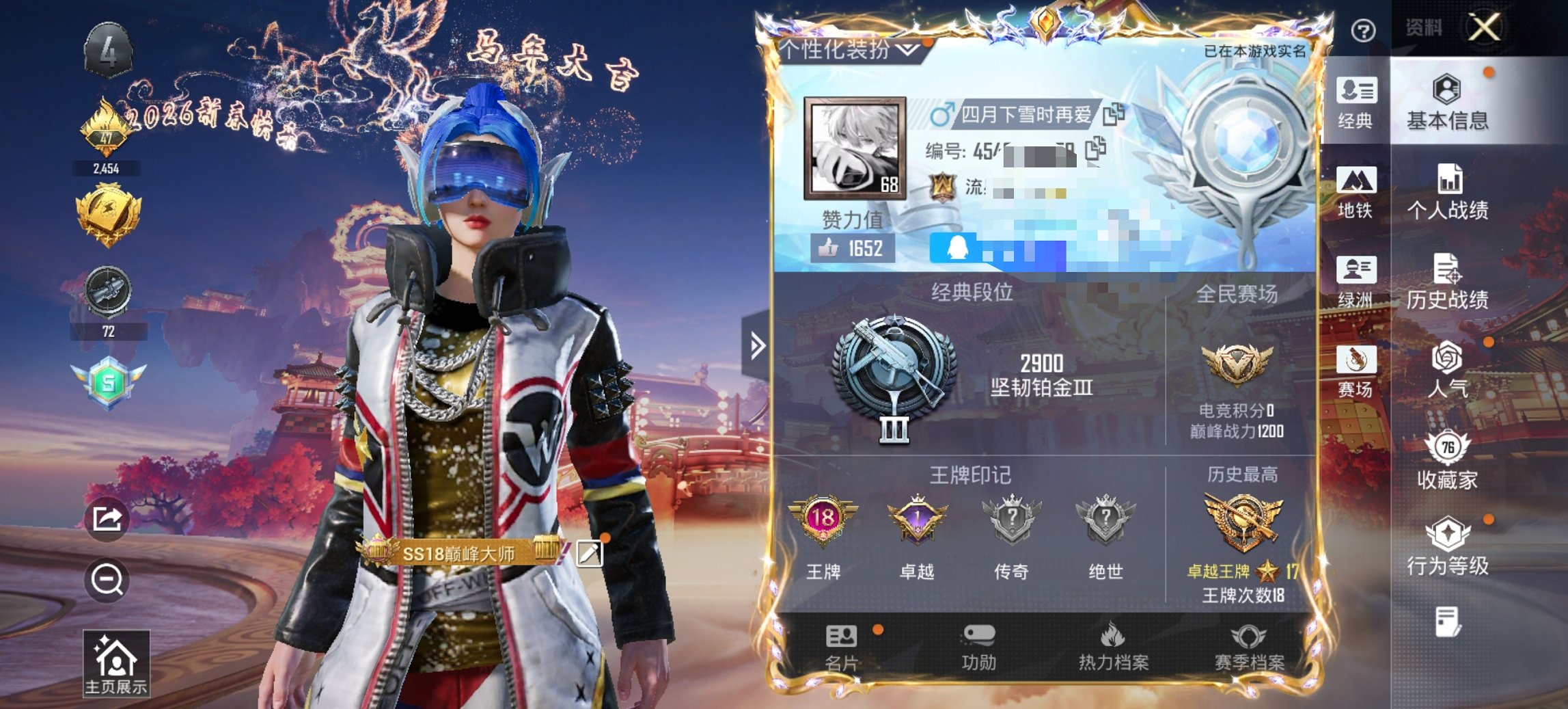Open the 个人战绩 panel
This screenshot has width=1568, height=709.
click(1446, 196)
